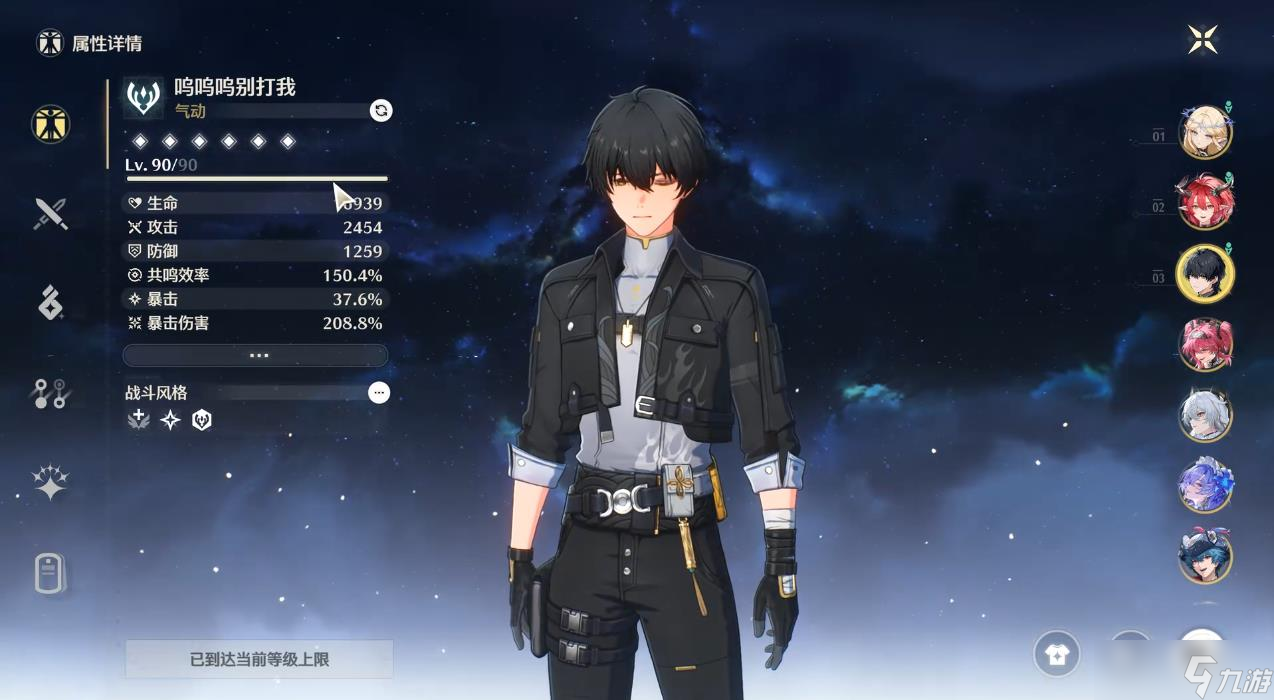Image resolution: width=1274 pixels, height=700 pixels.
Task: Choose the purple-haired character portrait
Action: click(x=1205, y=485)
